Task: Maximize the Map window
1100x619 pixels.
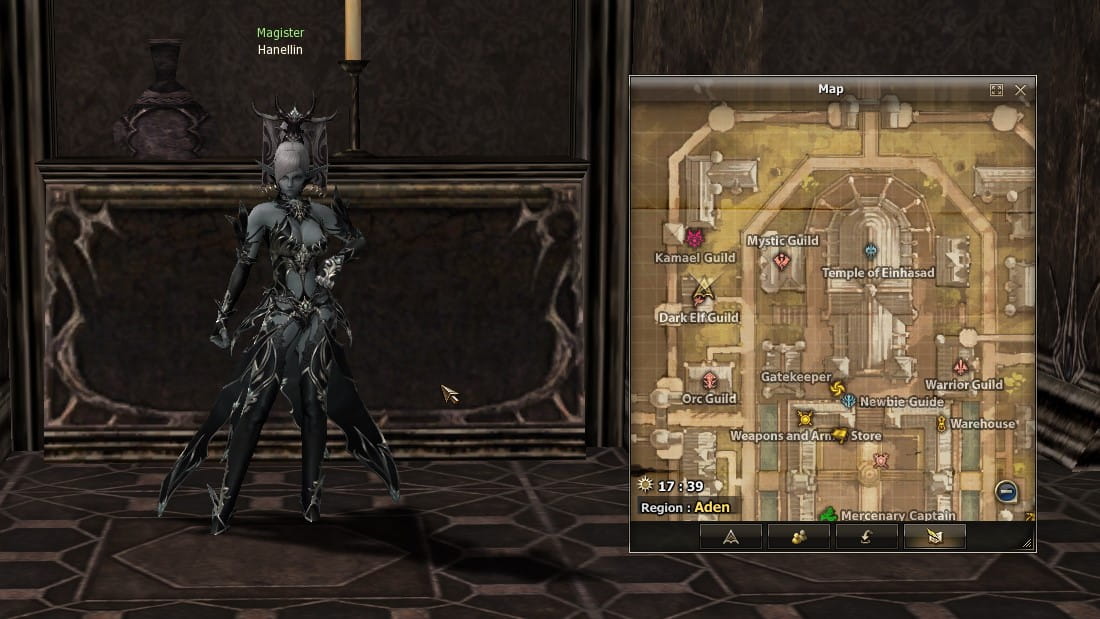Action: coord(996,90)
